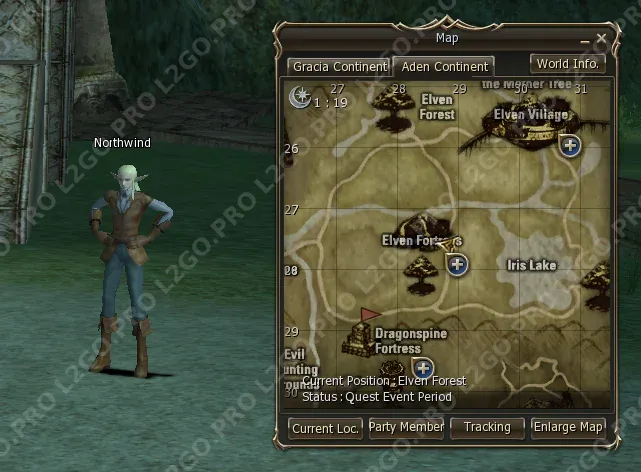Activate the Tracking button

coord(487,428)
